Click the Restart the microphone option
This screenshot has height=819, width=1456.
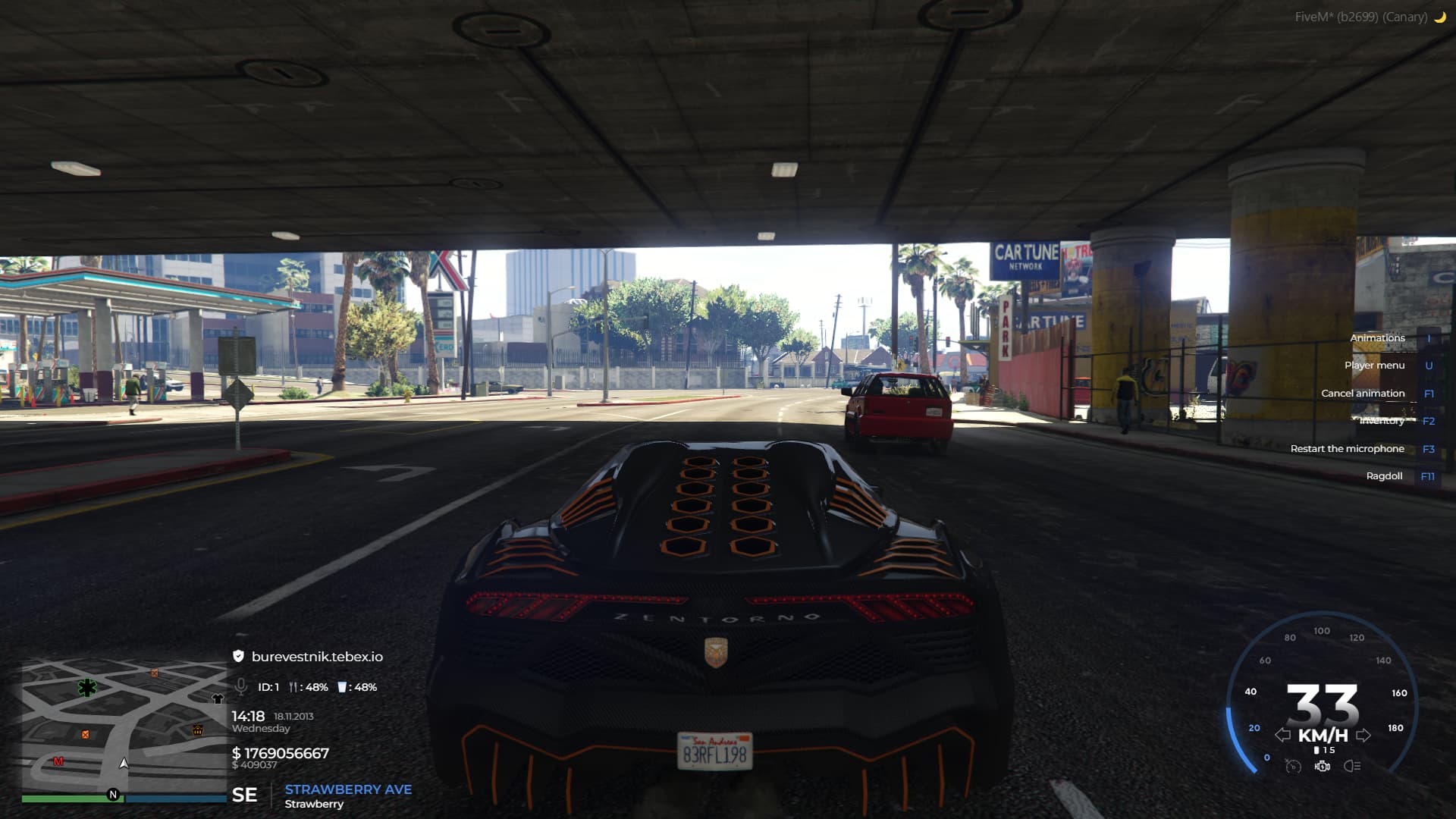(1348, 448)
